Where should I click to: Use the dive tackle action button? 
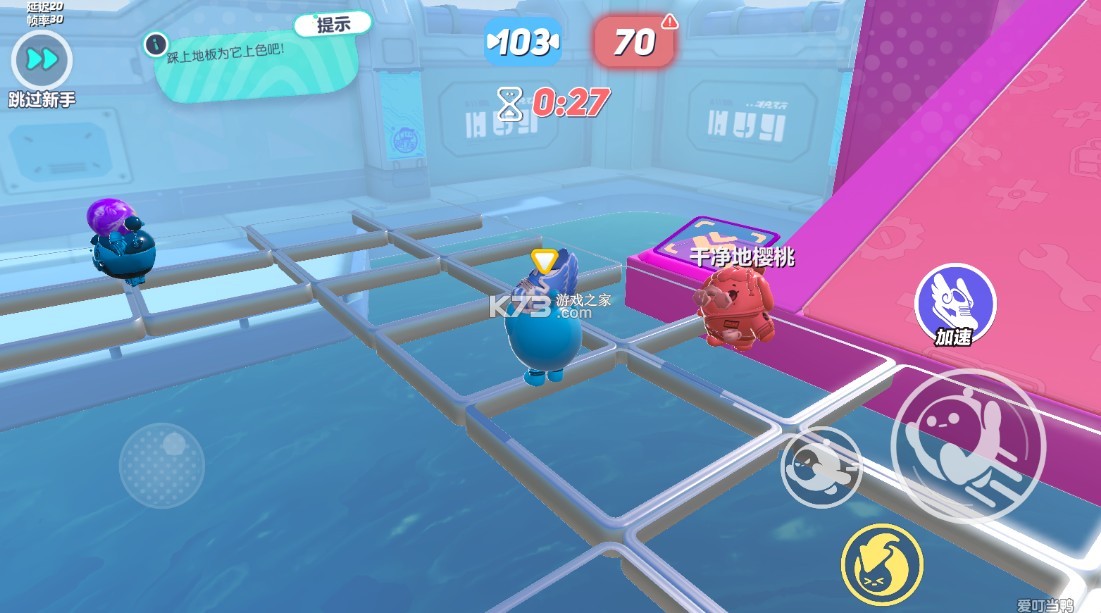click(820, 467)
